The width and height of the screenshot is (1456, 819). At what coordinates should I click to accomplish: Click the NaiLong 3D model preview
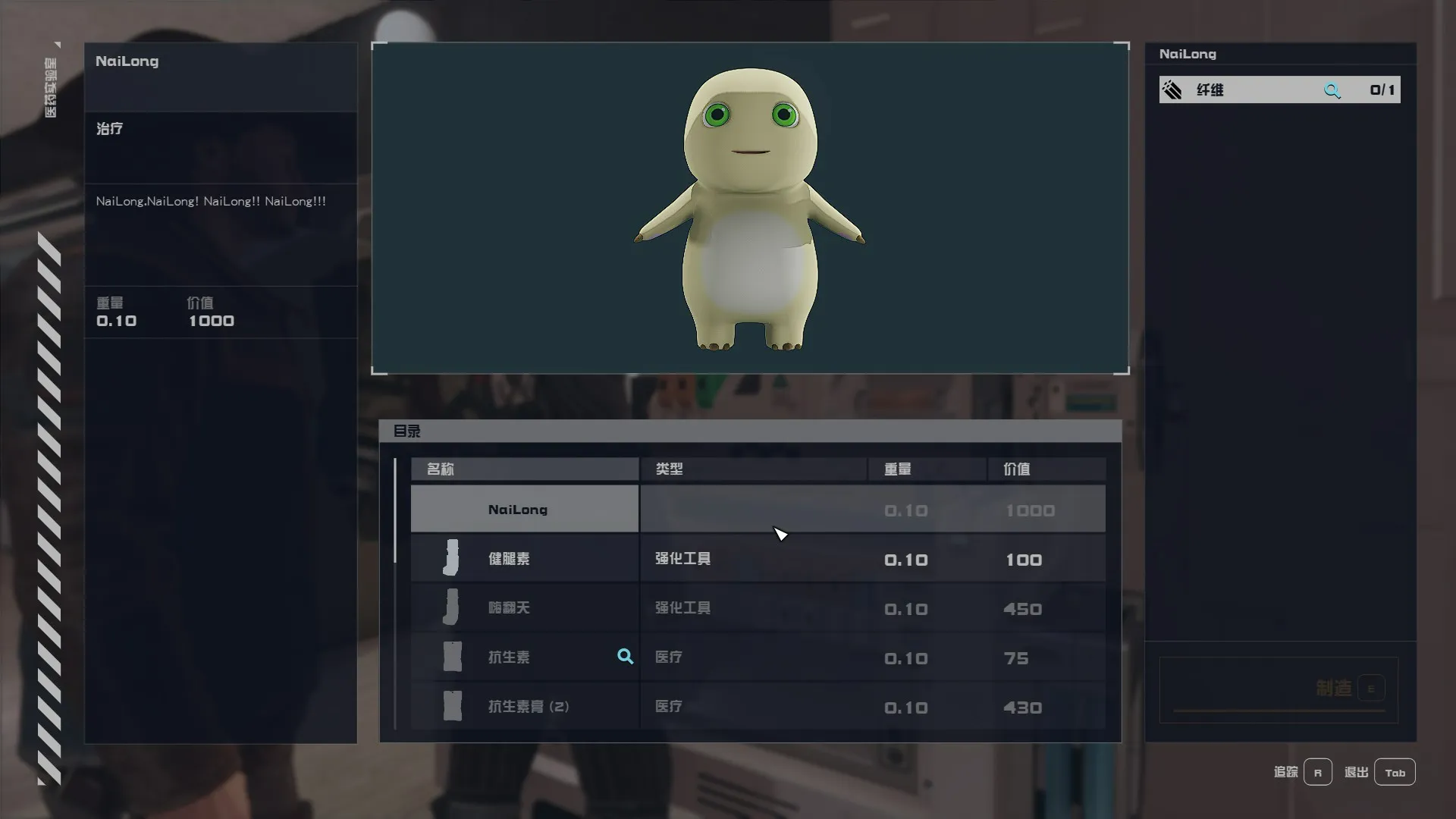749,209
